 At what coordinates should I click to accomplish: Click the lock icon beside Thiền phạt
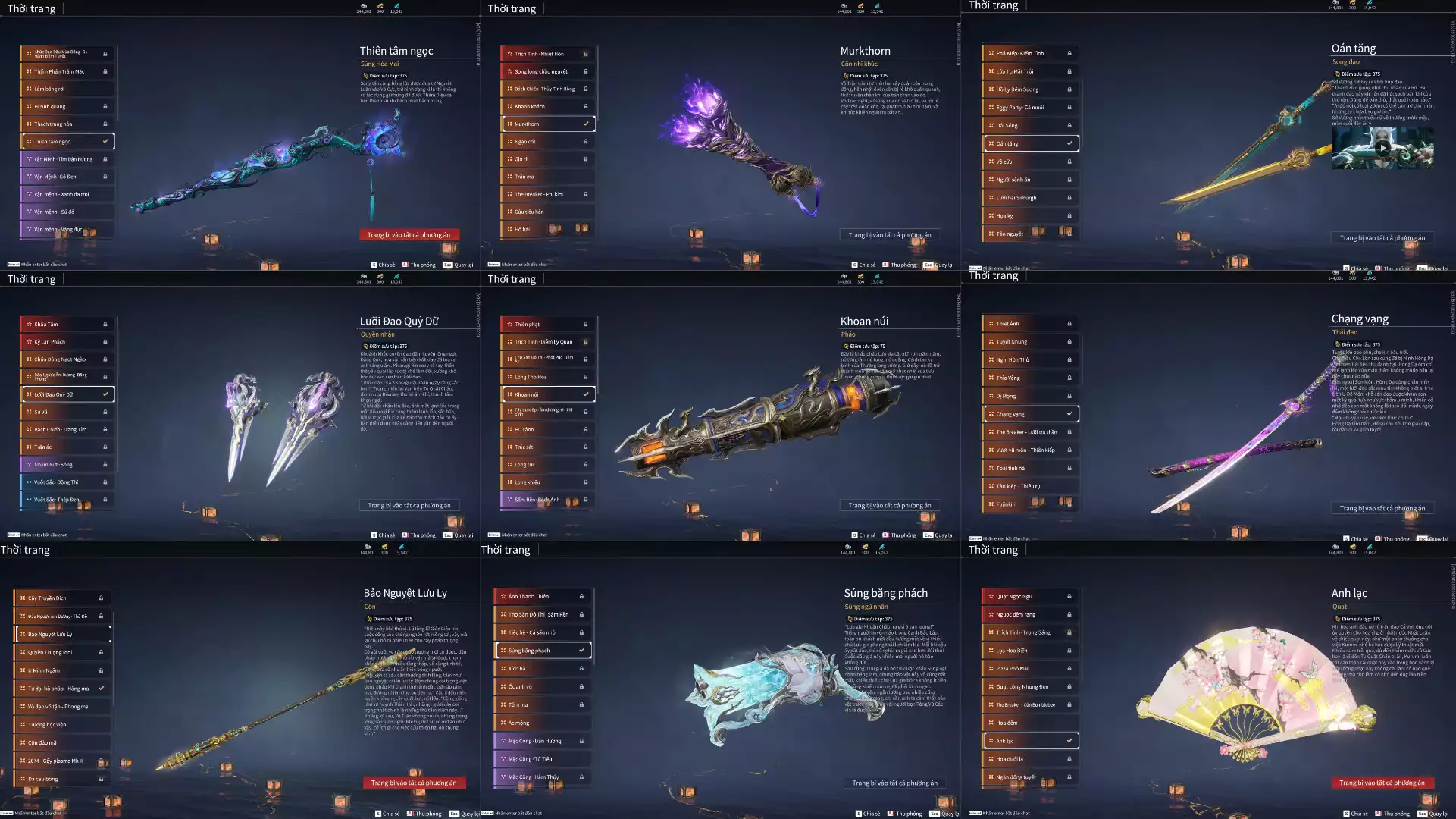586,323
